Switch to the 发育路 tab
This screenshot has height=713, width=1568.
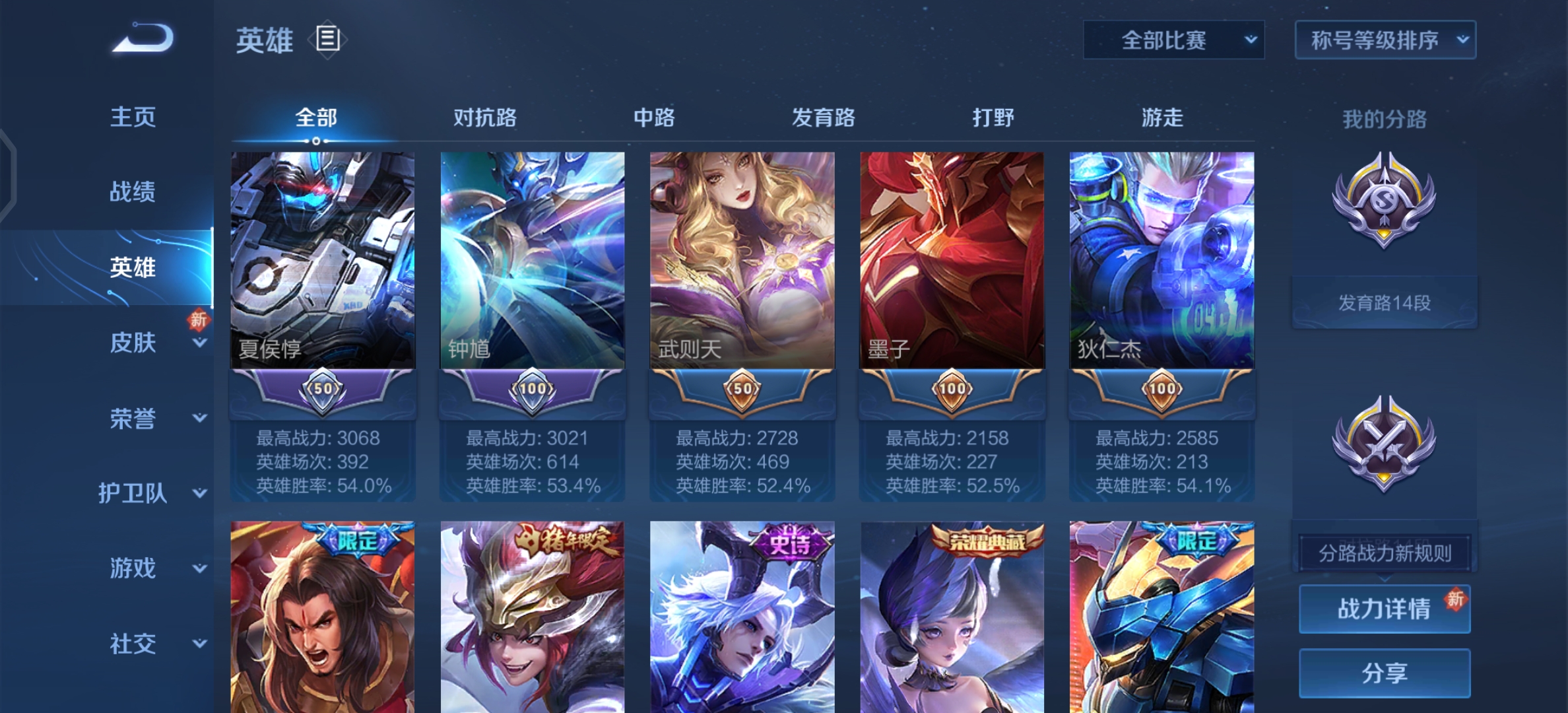[823, 119]
